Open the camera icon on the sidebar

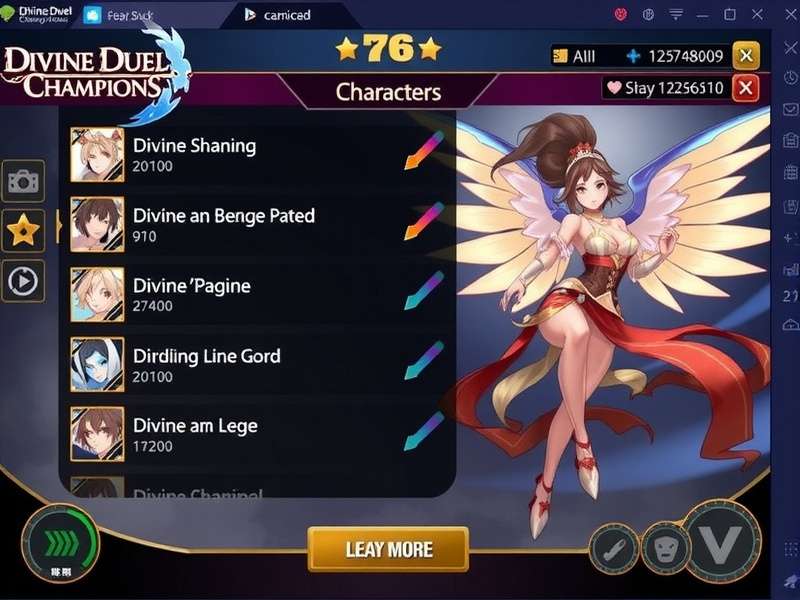23,181
